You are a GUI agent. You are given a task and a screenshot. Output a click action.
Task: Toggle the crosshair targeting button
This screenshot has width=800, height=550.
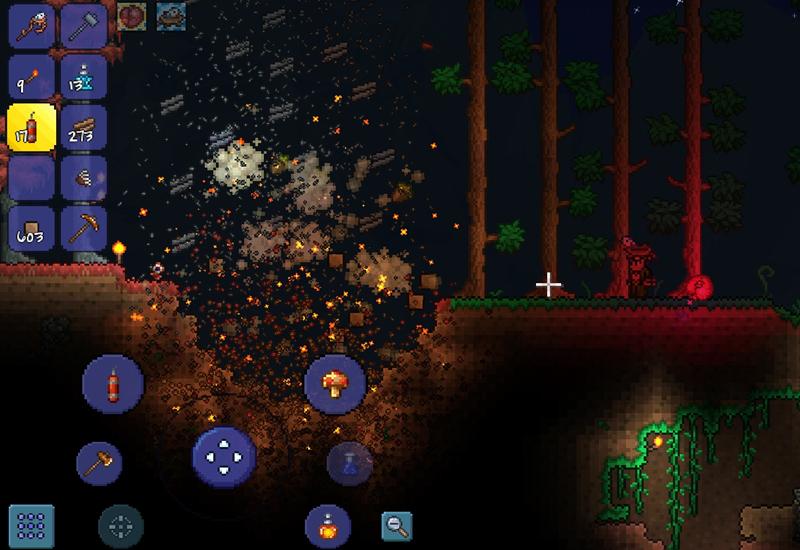[120, 526]
